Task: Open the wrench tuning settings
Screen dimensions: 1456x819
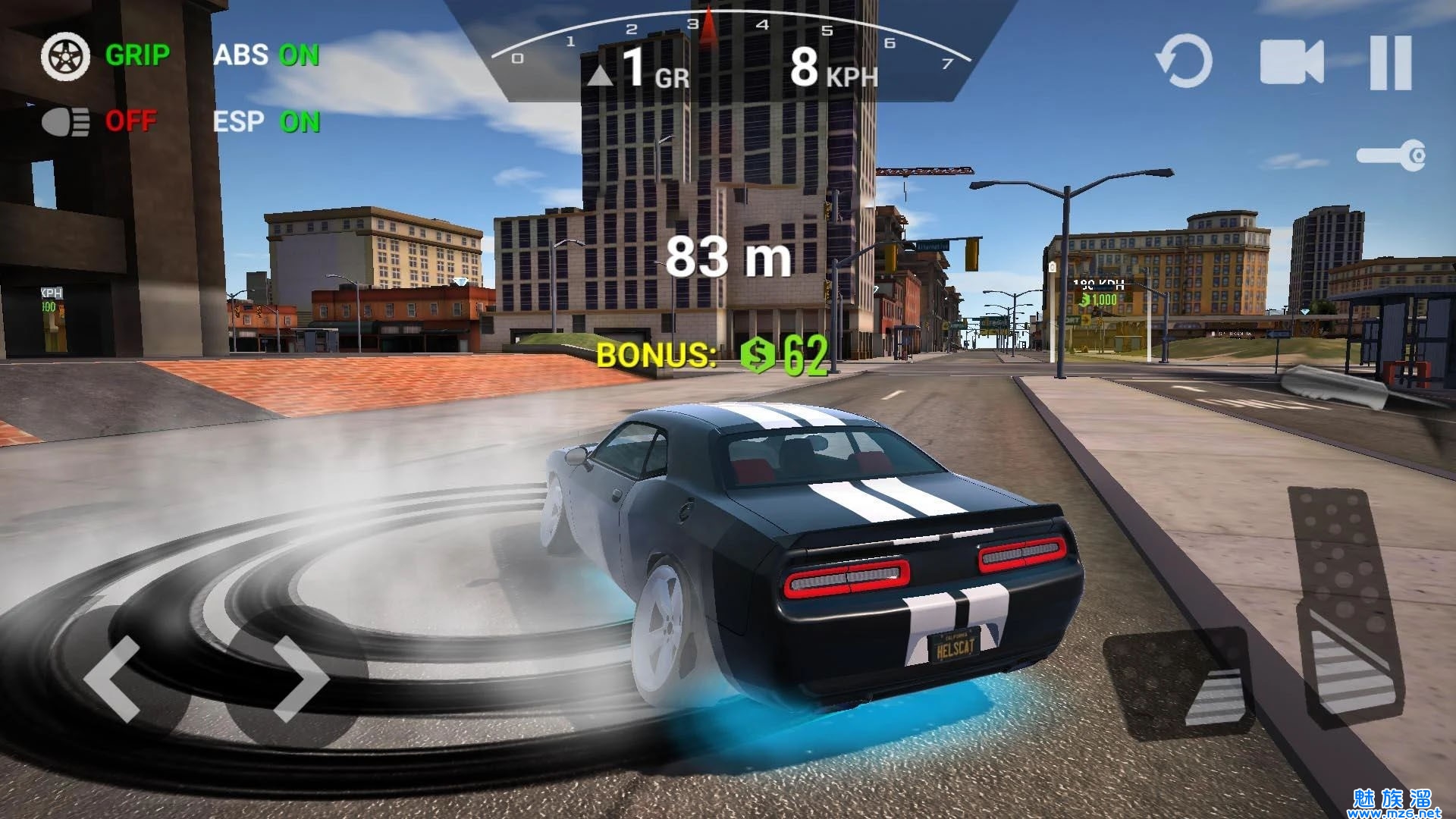Action: point(1391,156)
